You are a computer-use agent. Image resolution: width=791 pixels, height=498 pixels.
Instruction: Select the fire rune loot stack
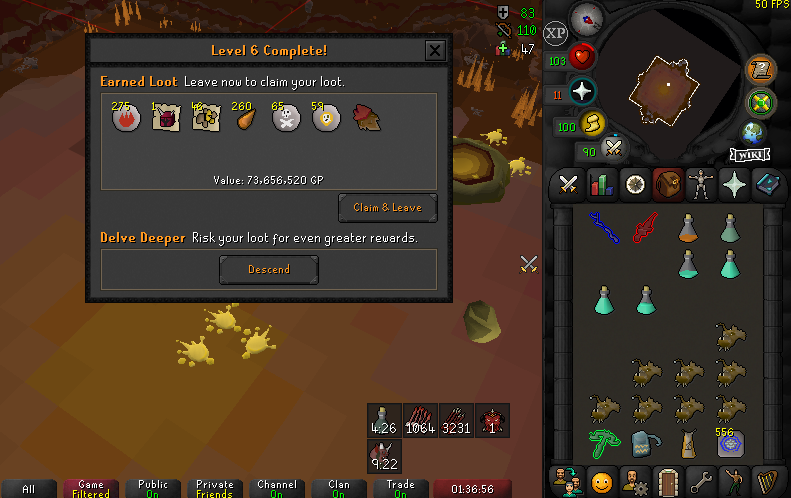pyautogui.click(x=124, y=119)
